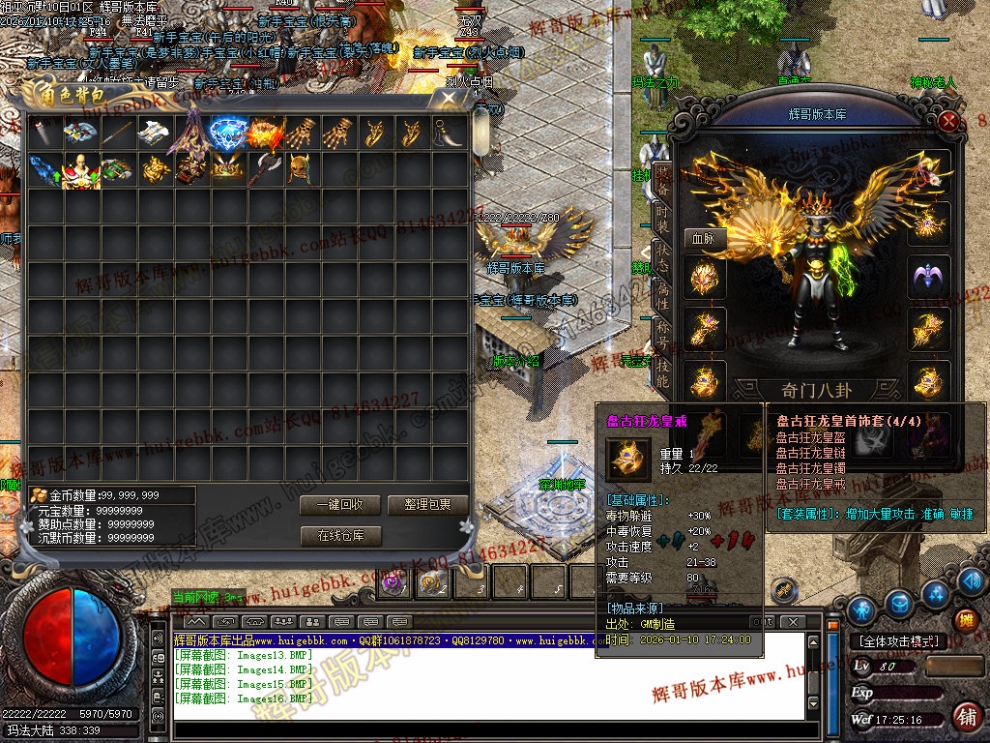Switch to the 技能 skills tab
The width and height of the screenshot is (990, 743).
662,375
